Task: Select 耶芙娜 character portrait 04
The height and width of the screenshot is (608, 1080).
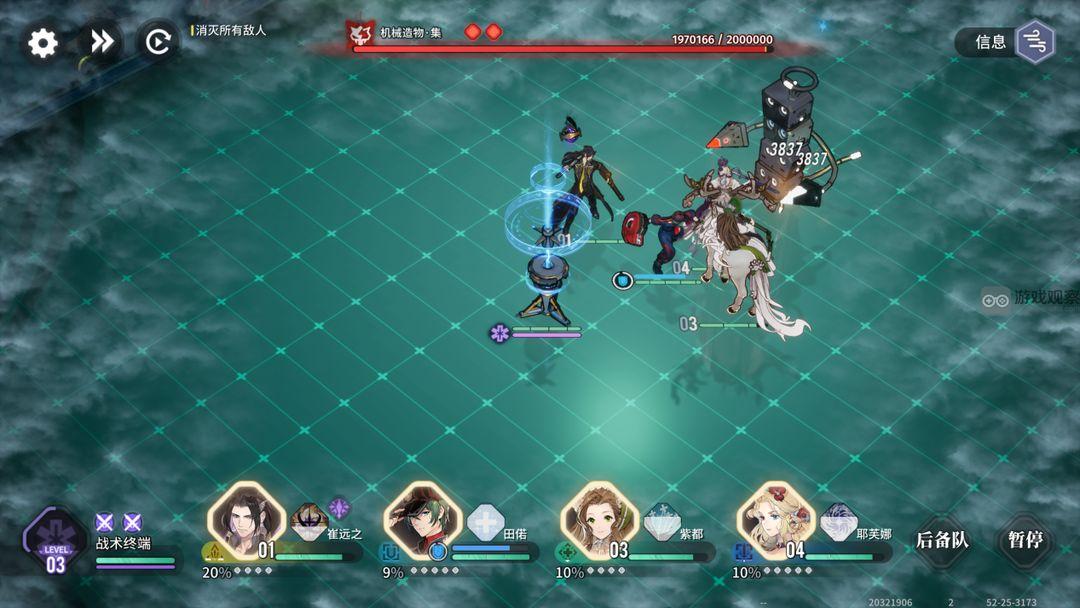Action: tap(776, 519)
